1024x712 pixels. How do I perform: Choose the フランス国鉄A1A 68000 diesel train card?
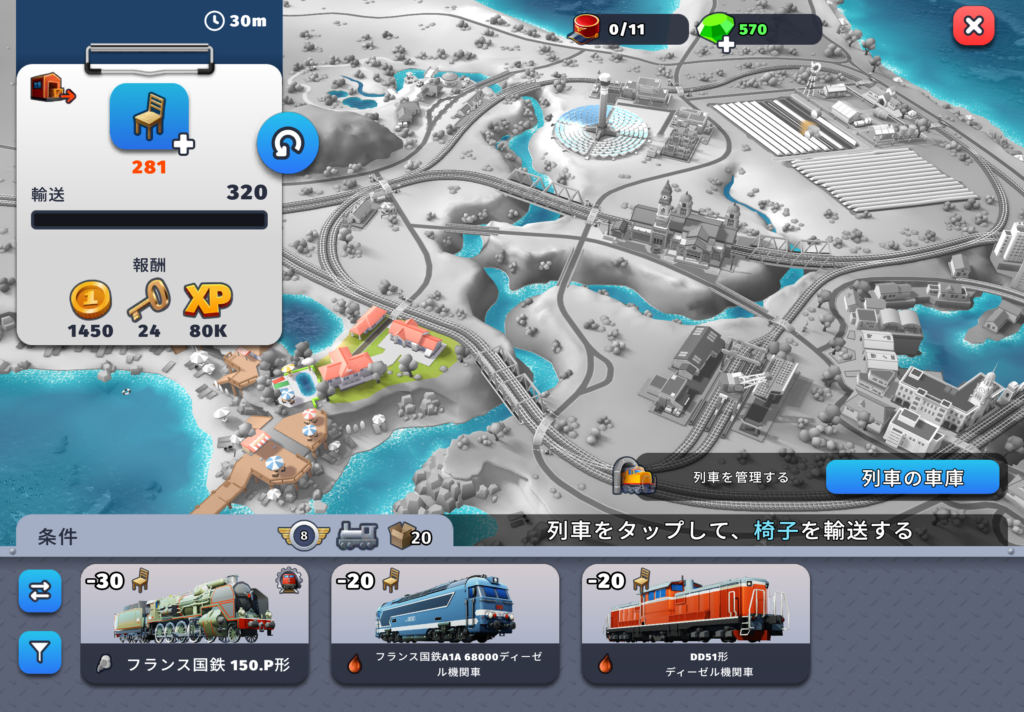click(x=445, y=624)
